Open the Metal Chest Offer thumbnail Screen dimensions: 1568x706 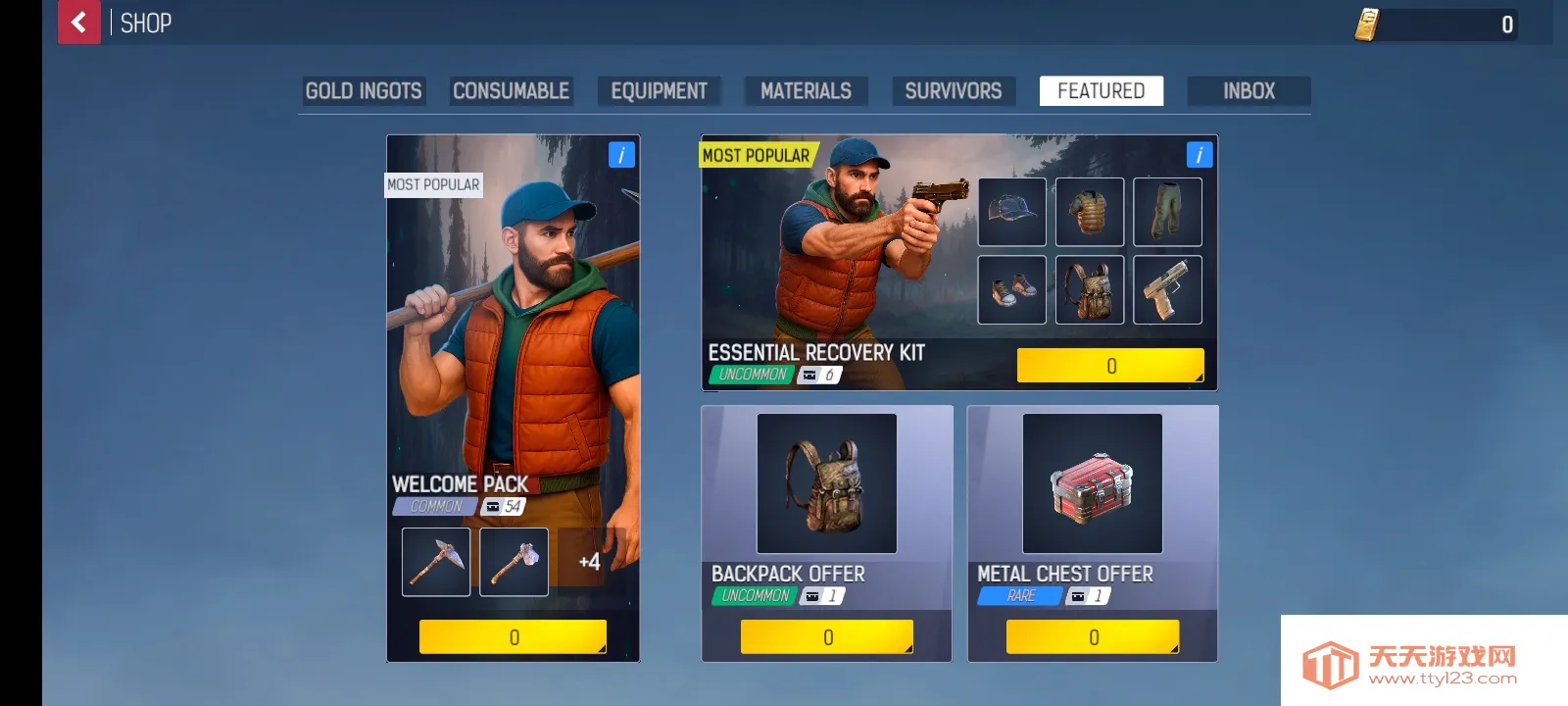(x=1093, y=483)
